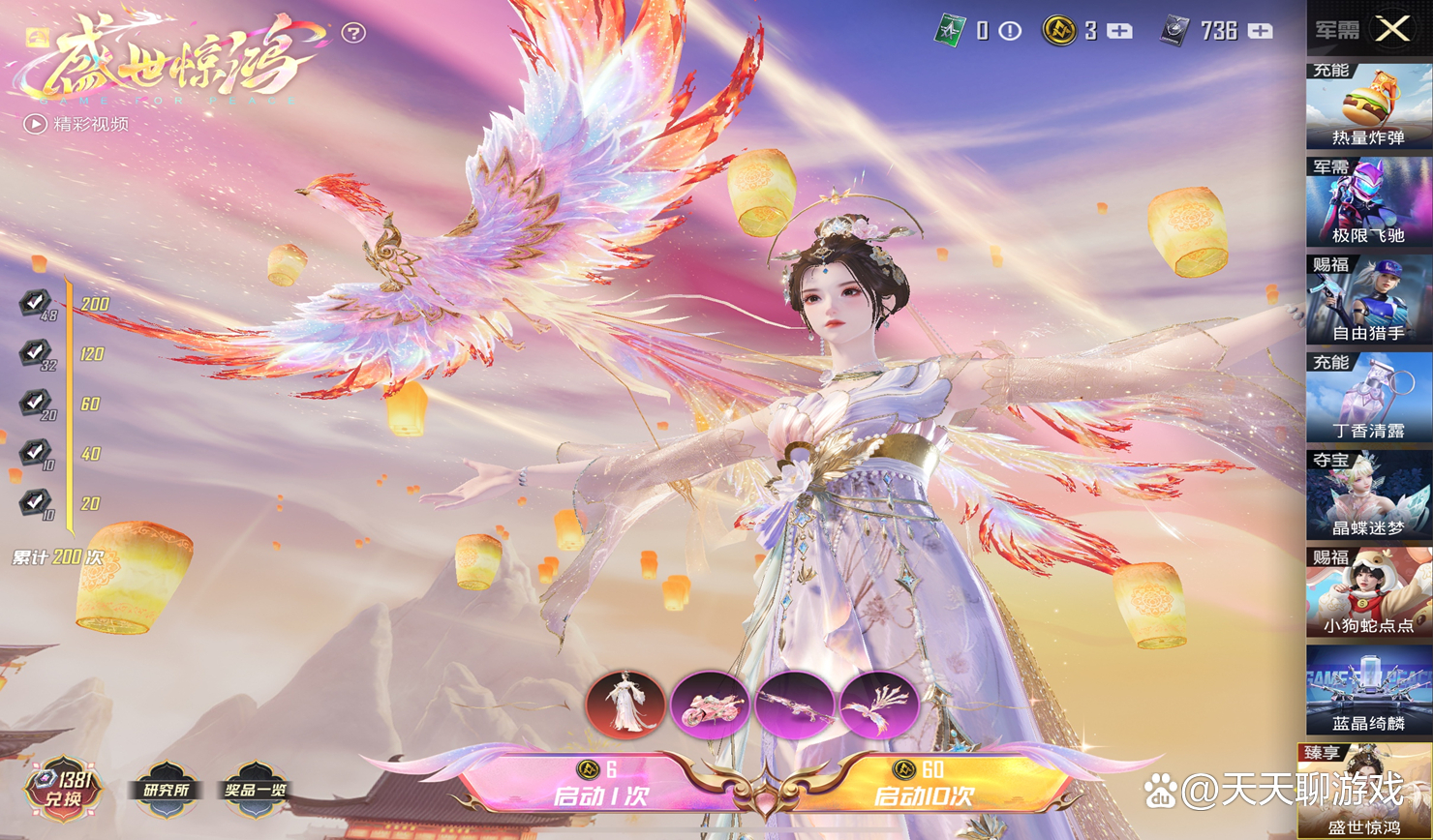
Task: Preview the outfit character thumbnail
Action: pyautogui.click(x=625, y=705)
